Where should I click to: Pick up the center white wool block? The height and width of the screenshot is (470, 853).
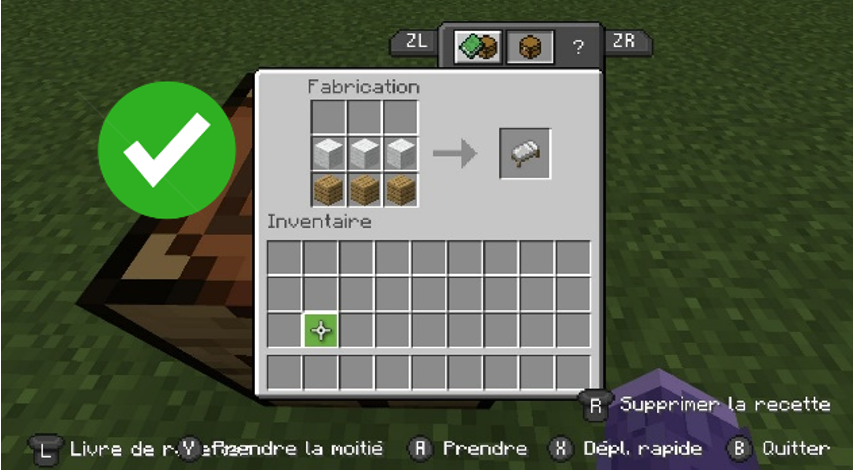[364, 153]
